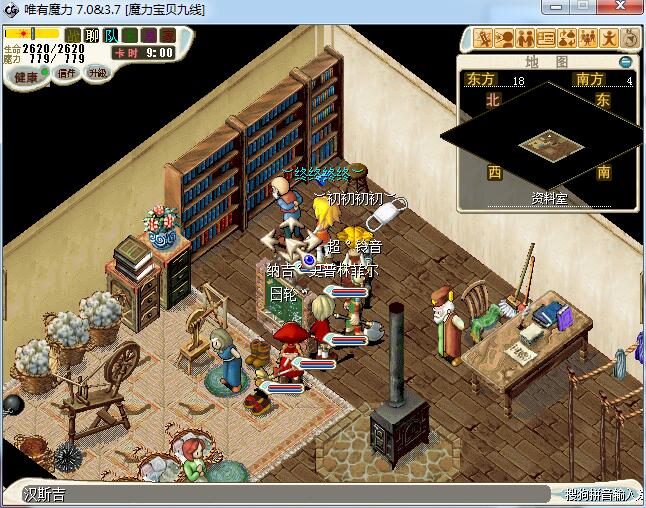646x508 pixels.
Task: Open the 健康 health status button
Action: coord(25,77)
